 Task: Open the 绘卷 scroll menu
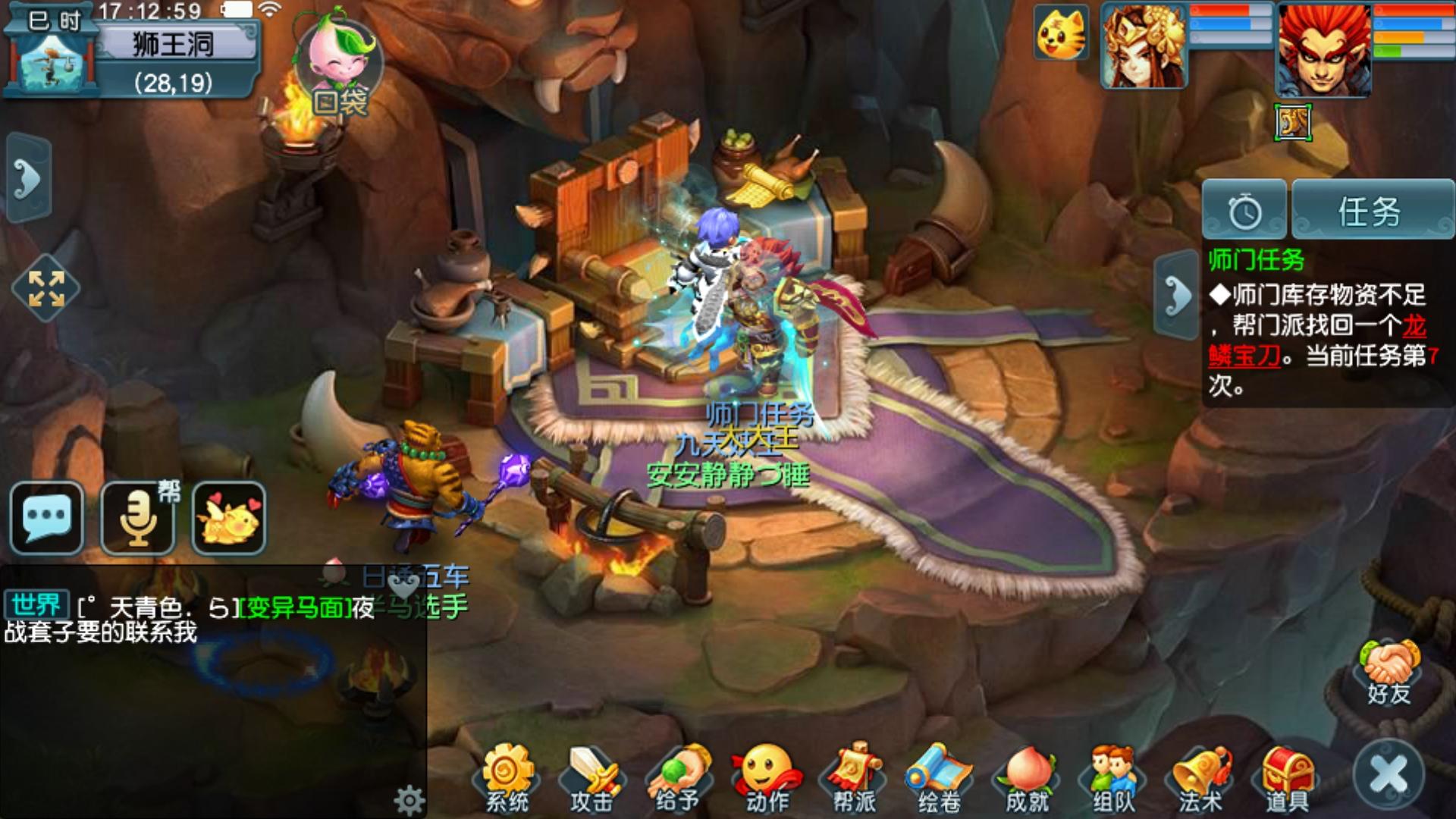coord(939,779)
